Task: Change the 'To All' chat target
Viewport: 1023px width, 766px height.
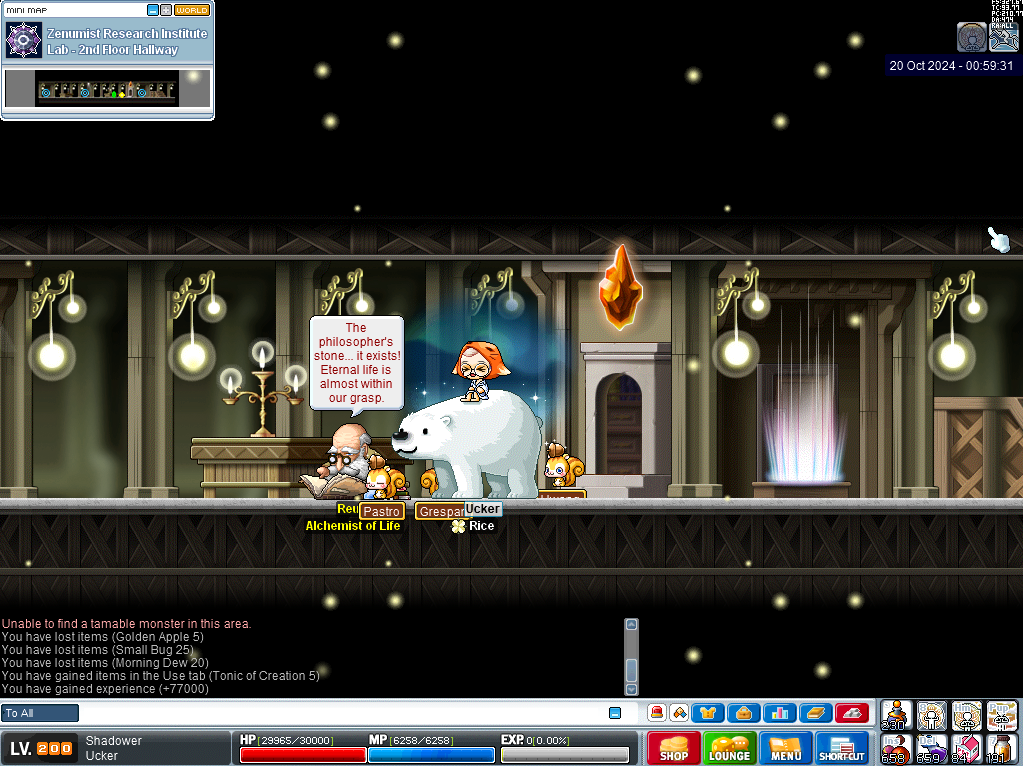Action: (x=40, y=713)
